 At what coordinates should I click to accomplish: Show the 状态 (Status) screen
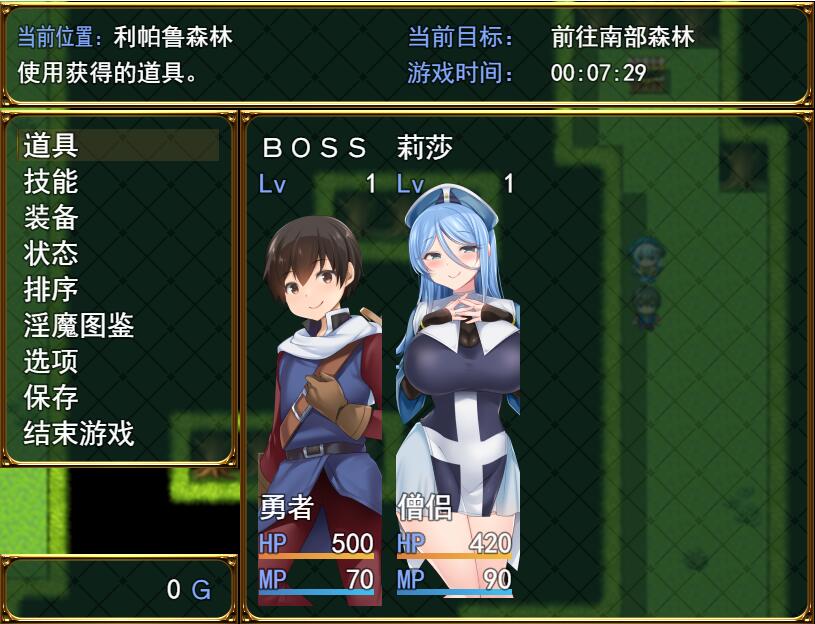click(x=52, y=254)
